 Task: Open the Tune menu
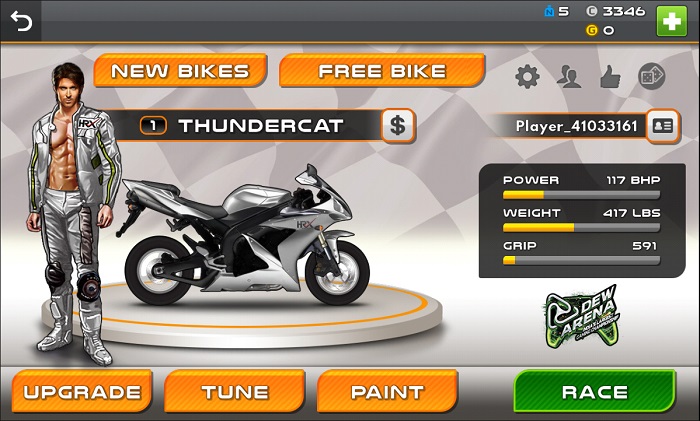235,392
